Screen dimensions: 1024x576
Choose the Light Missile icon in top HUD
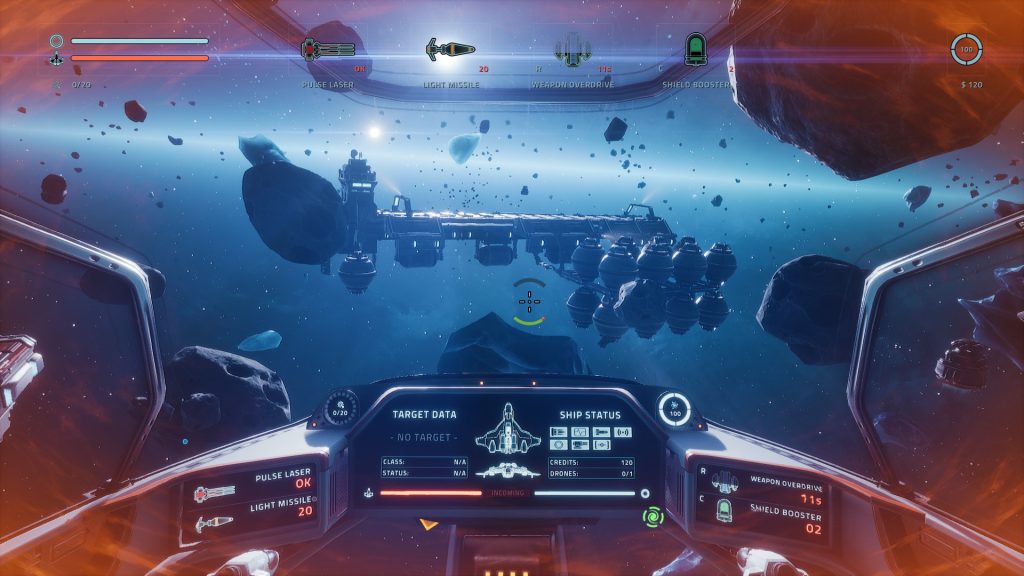click(450, 48)
